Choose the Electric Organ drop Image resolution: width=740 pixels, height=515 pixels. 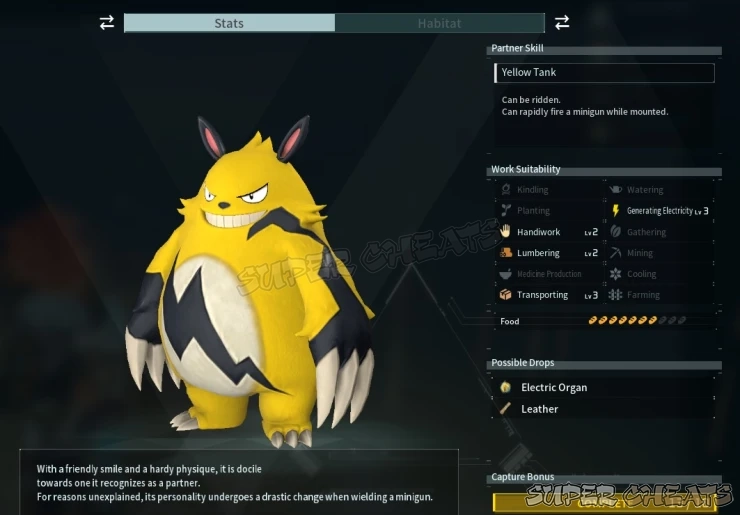click(553, 388)
